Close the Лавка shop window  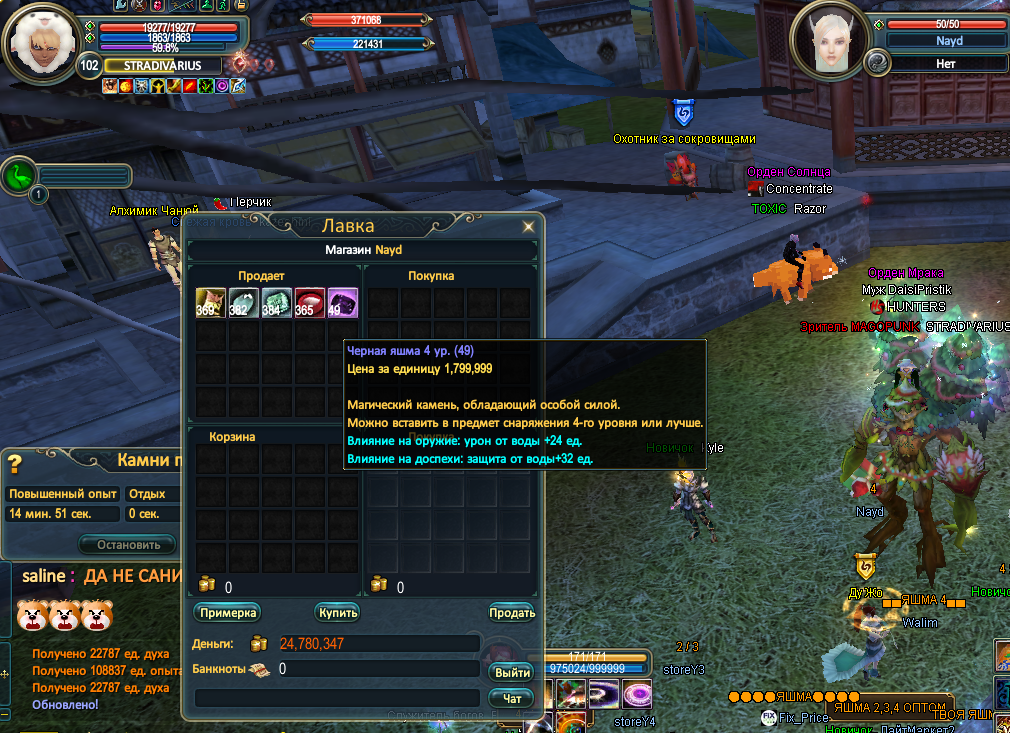[x=528, y=227]
